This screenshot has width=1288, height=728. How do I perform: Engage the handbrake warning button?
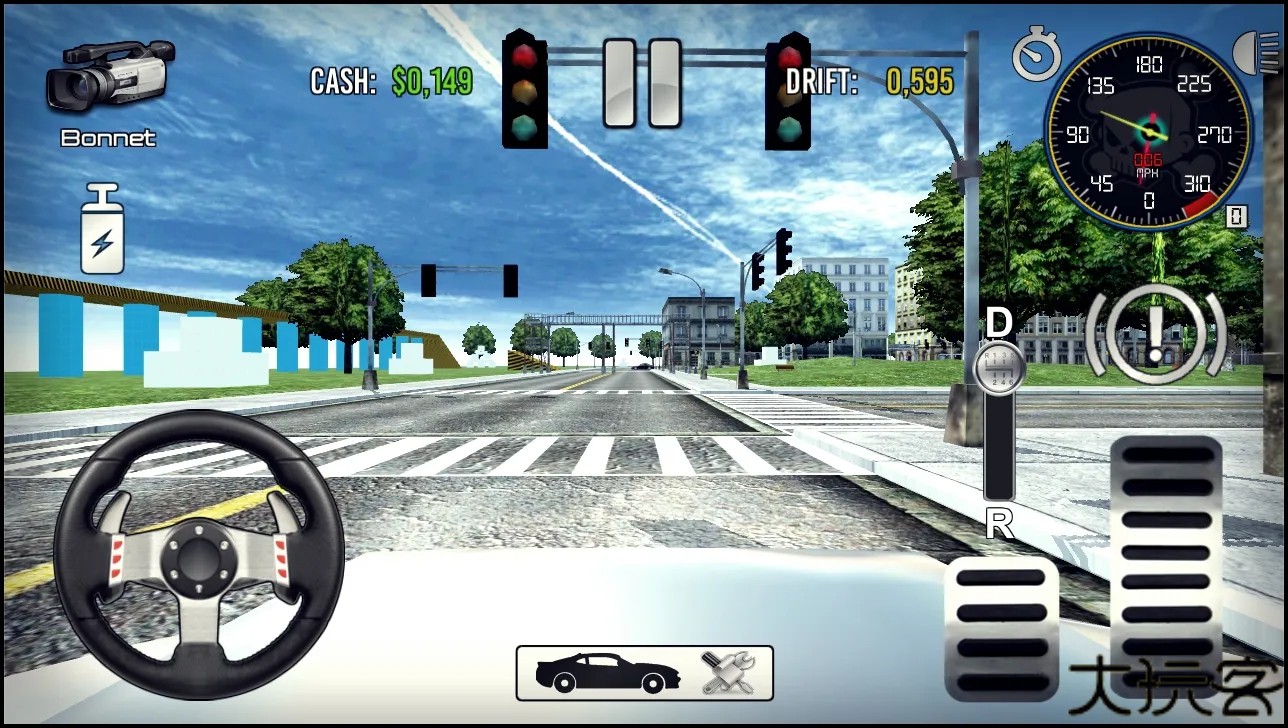tap(1155, 335)
